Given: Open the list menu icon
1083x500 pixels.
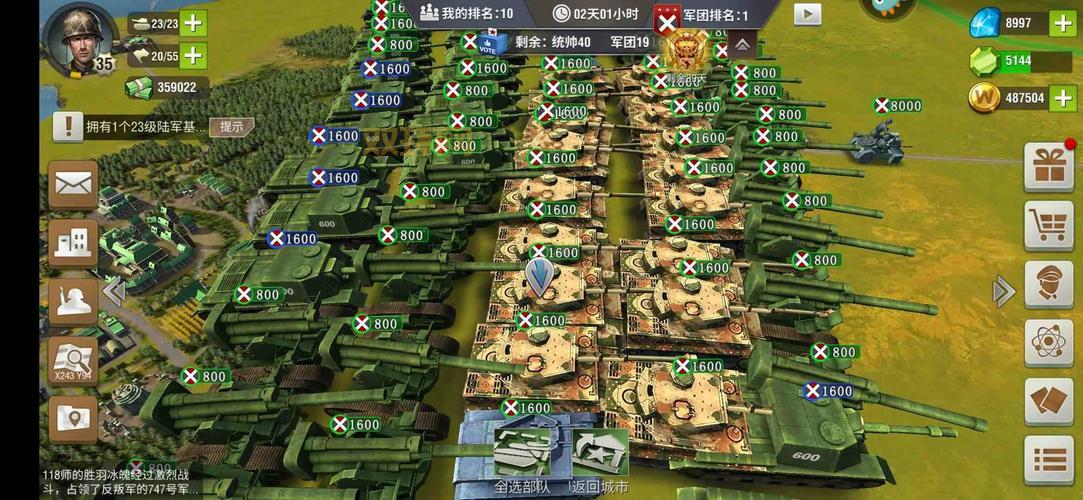Looking at the screenshot, I should 1048,460.
